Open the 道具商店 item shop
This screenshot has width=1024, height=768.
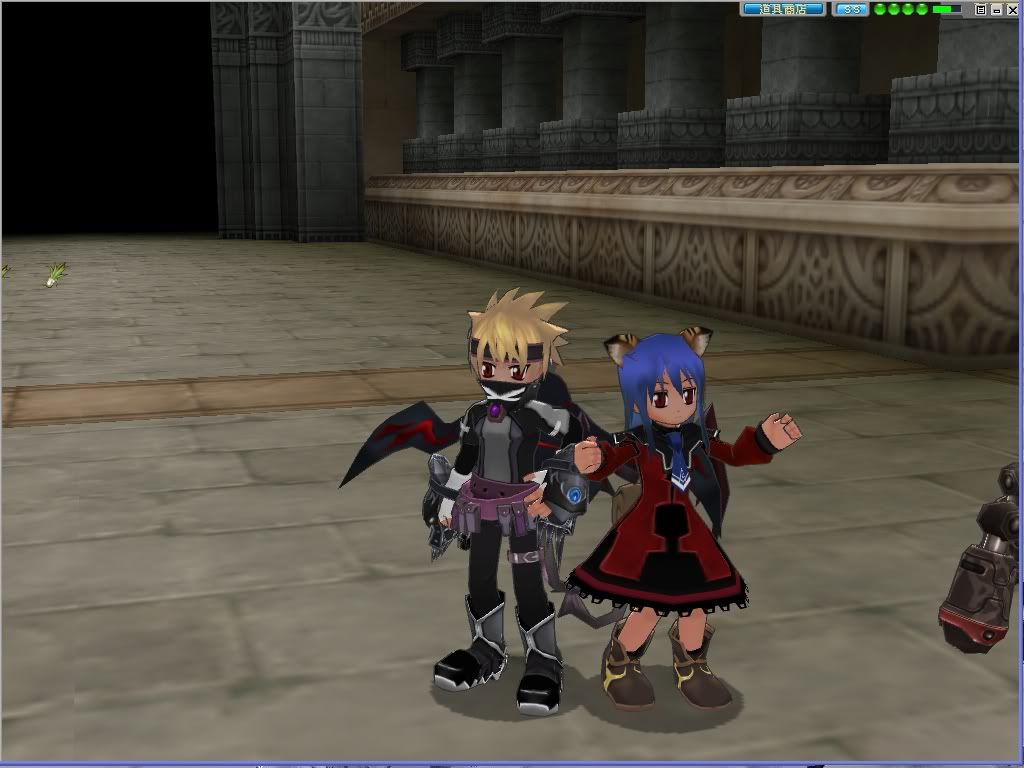click(783, 9)
